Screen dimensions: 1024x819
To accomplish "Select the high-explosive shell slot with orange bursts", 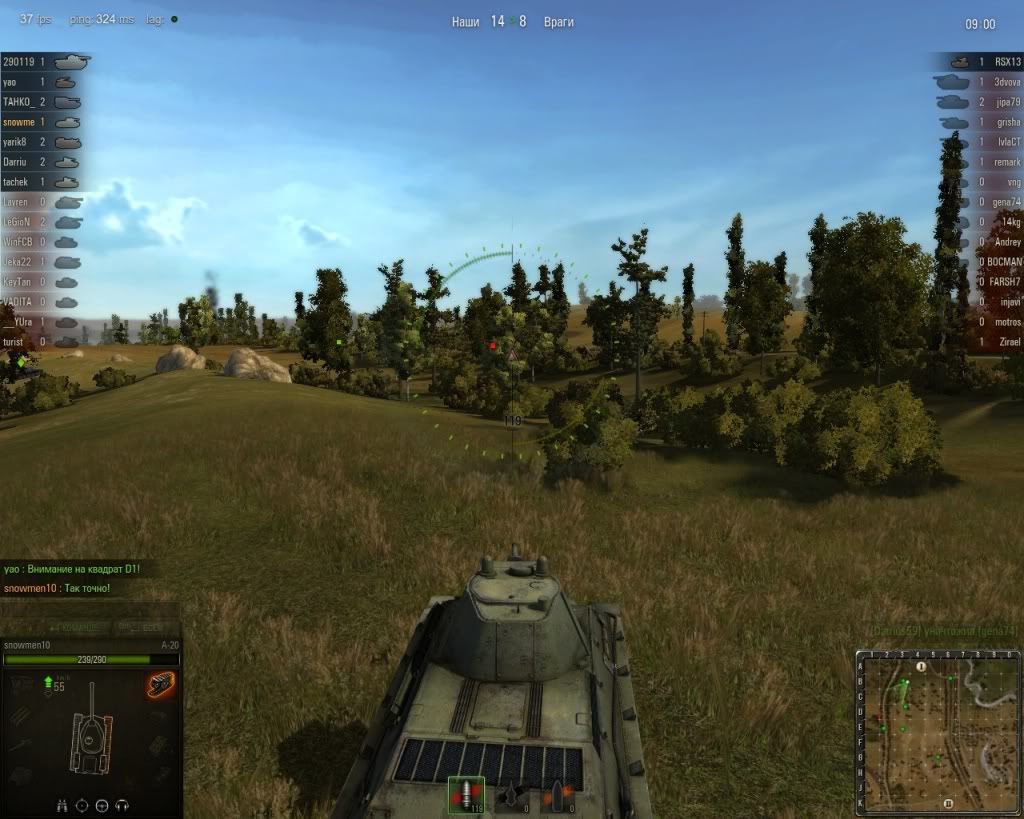I will 557,796.
